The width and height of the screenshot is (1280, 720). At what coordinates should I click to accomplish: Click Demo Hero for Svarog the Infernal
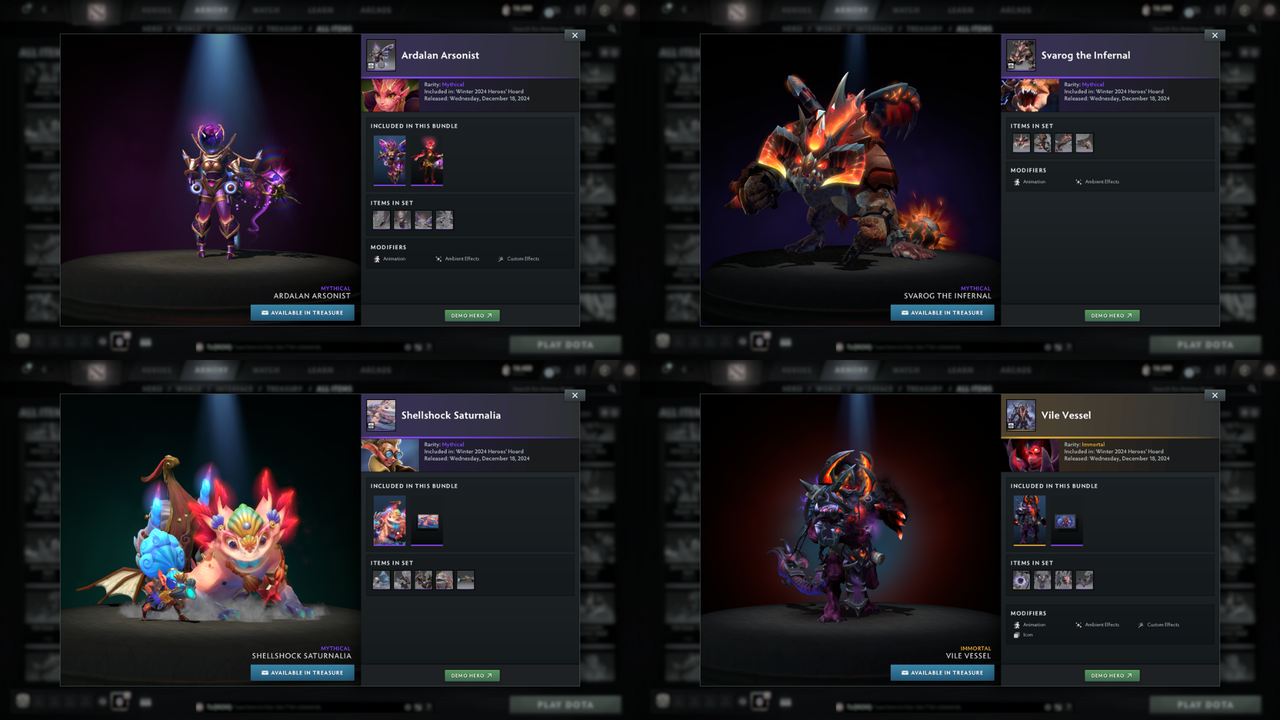coord(1111,314)
